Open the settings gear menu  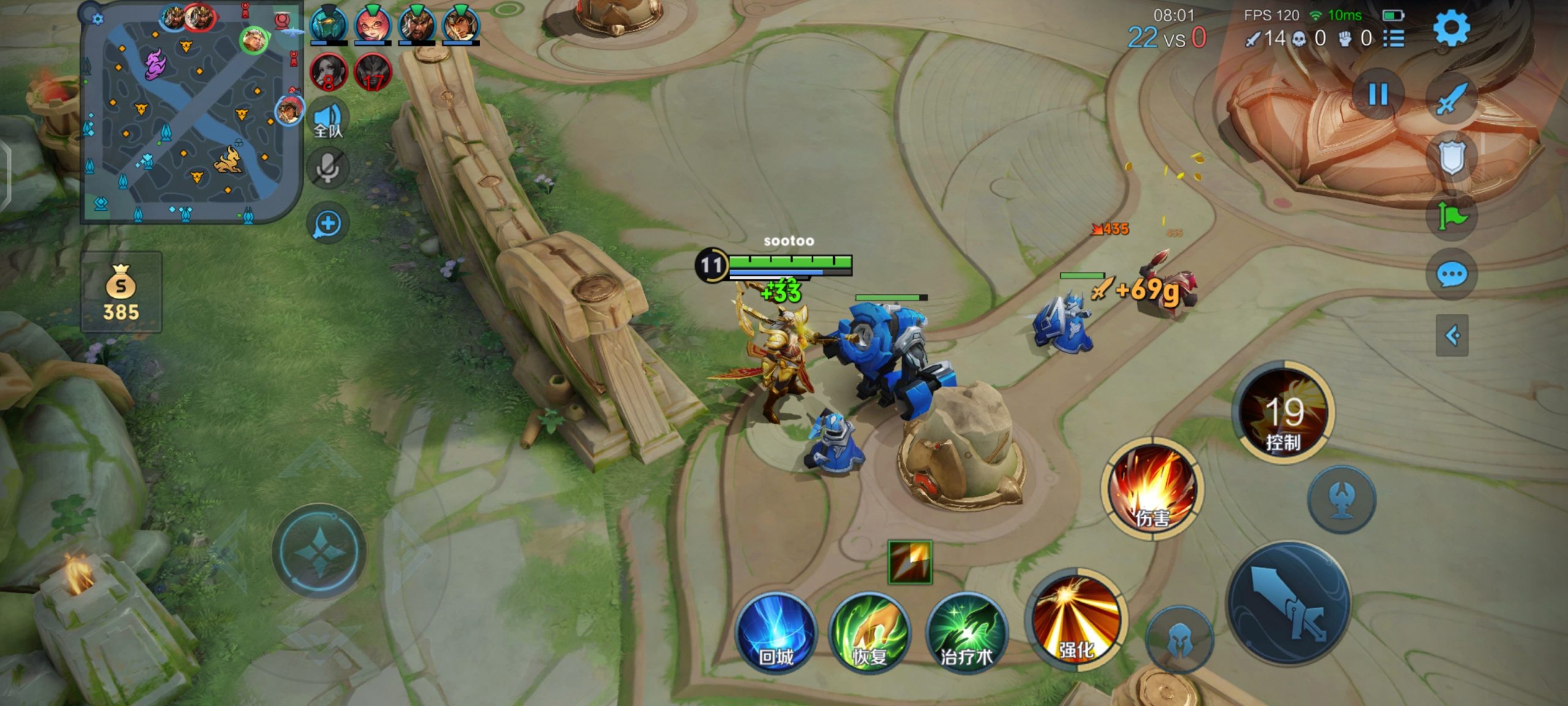click(1451, 28)
